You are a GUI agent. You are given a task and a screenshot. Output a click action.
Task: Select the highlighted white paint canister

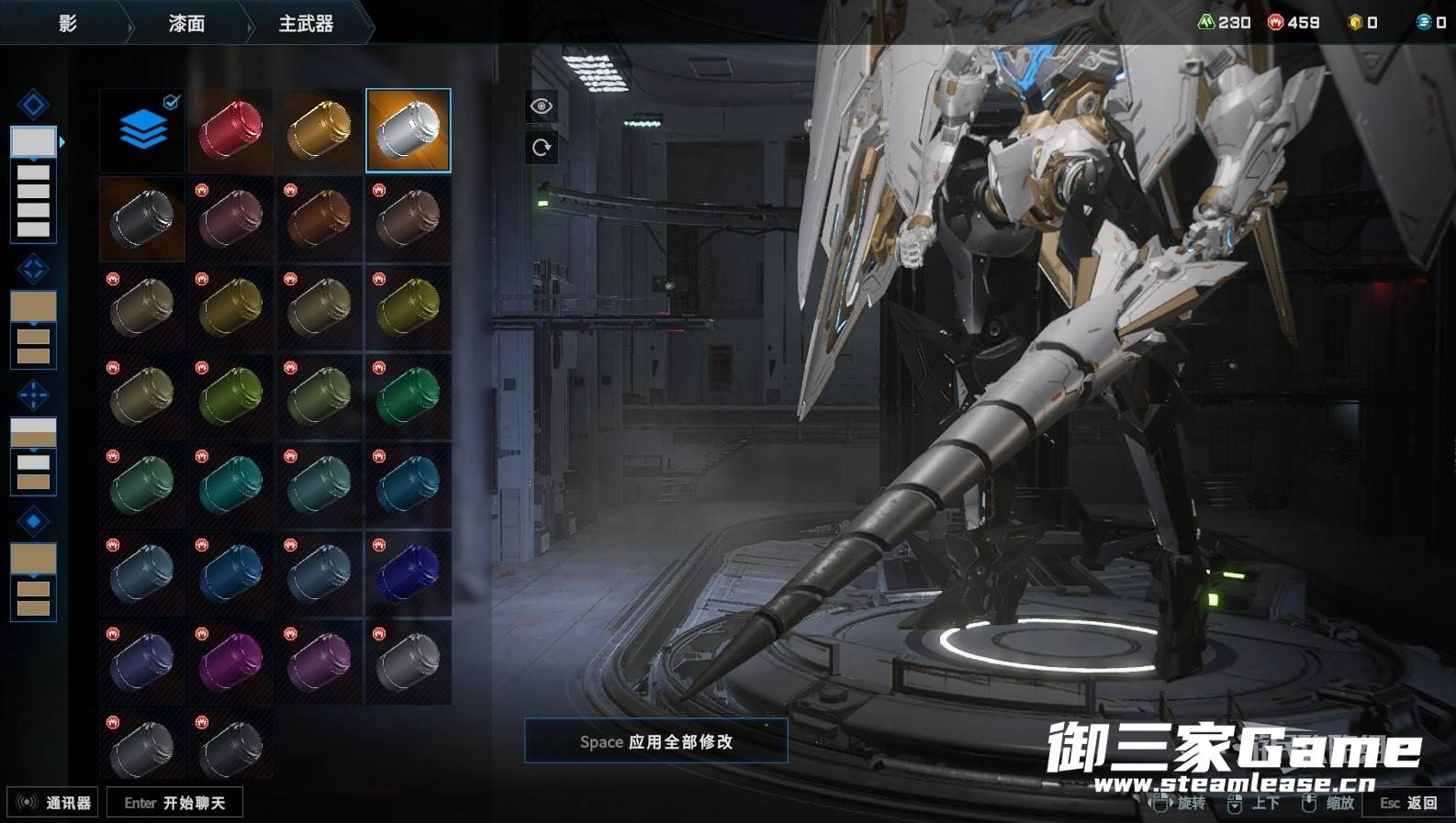coord(409,130)
